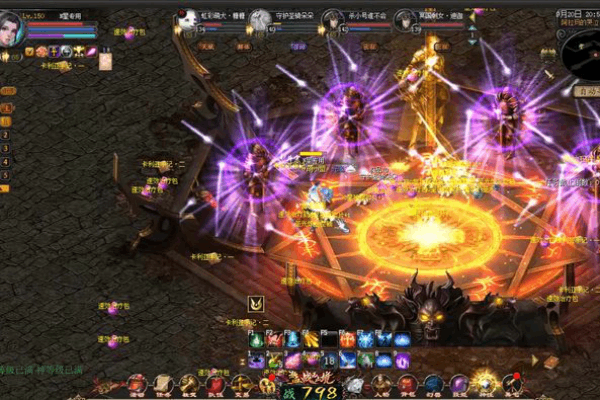This screenshot has height=400, width=600.
Task: Click the pink gem buff icon
Action: [x=90, y=51]
